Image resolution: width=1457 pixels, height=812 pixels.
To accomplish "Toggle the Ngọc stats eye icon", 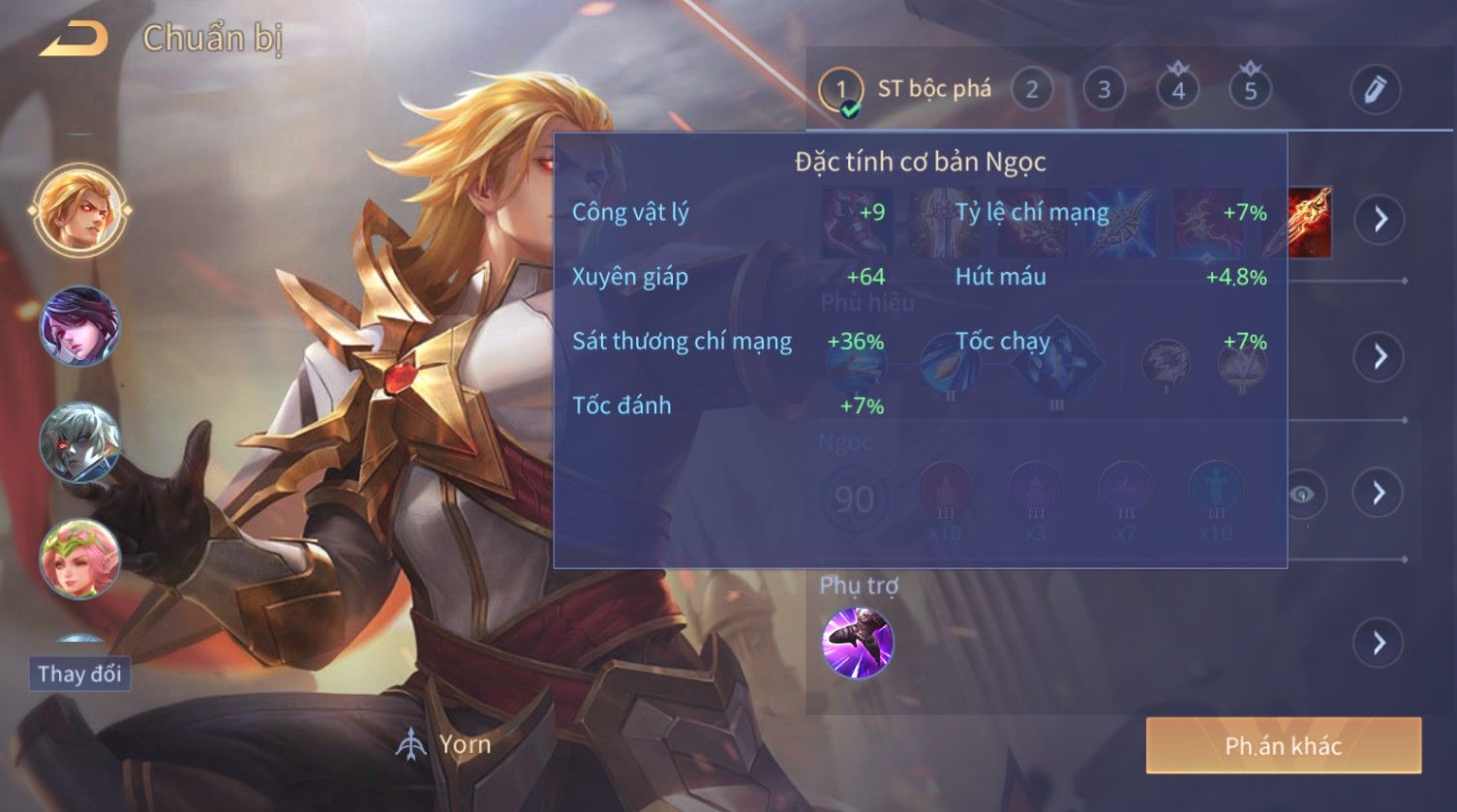I will 1303,495.
